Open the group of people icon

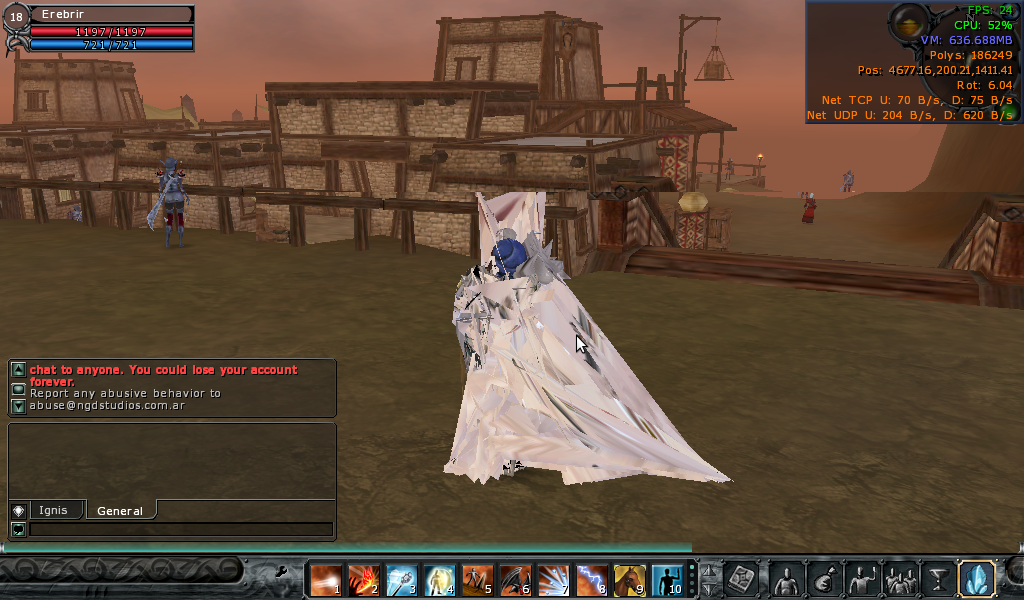click(900, 579)
